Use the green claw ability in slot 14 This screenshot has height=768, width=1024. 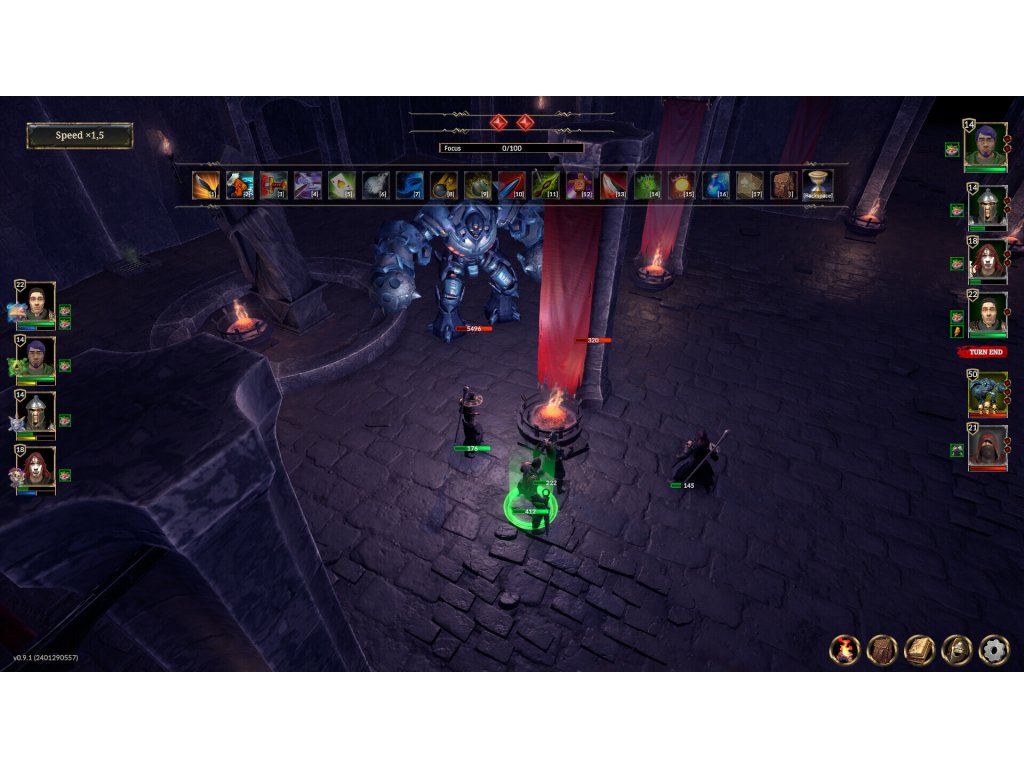[648, 185]
